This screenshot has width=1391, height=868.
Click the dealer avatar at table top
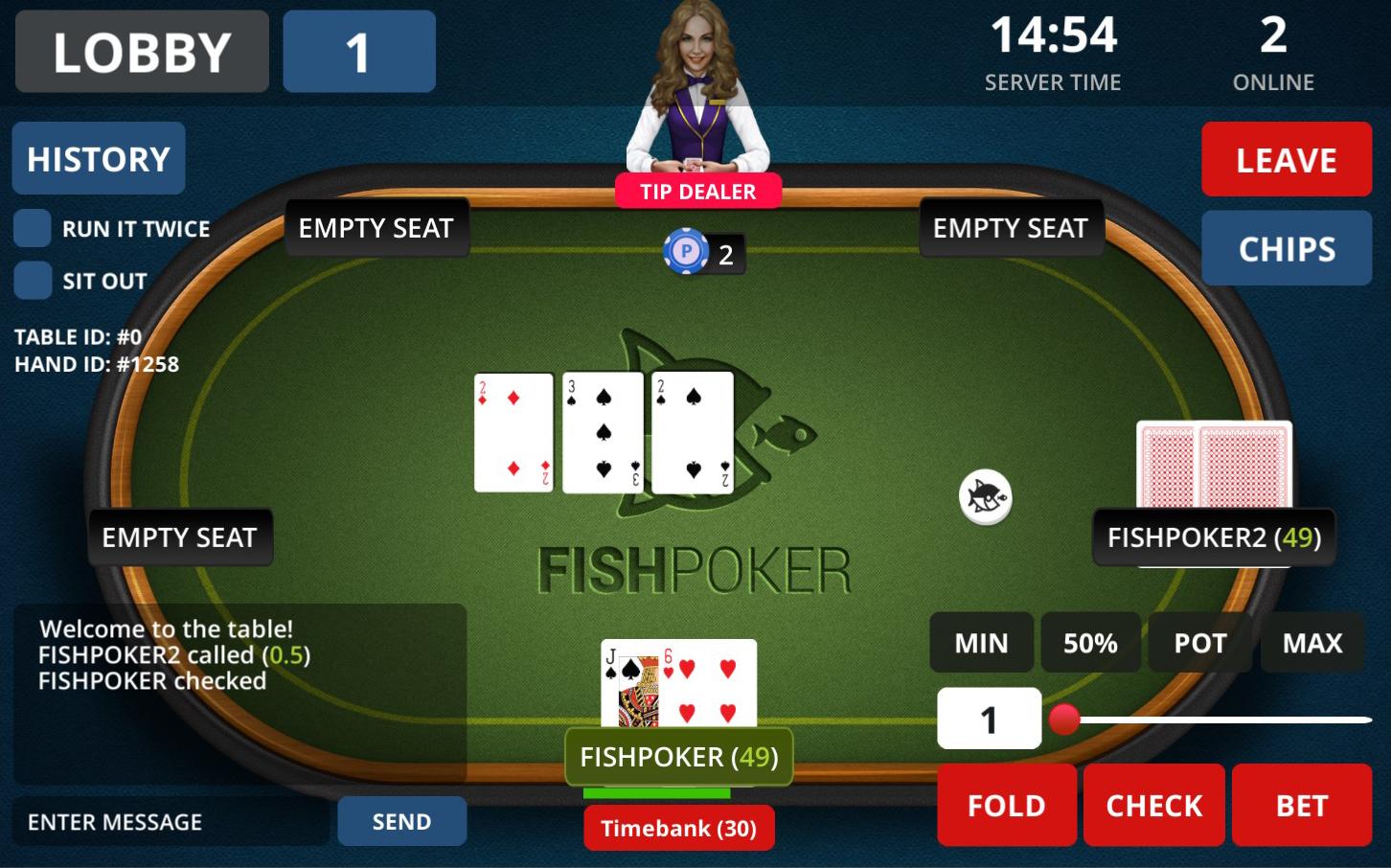(700, 86)
